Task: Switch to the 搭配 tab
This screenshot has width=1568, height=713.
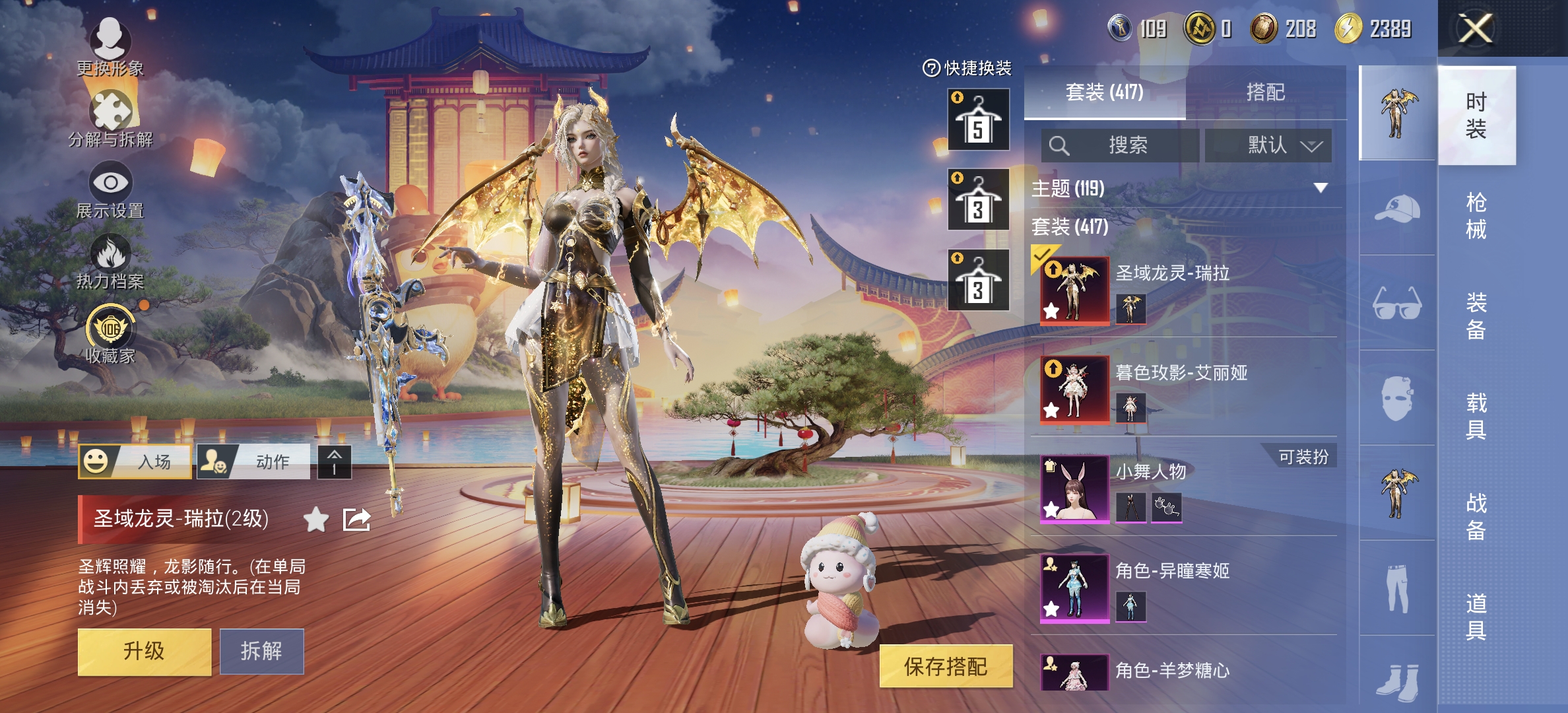Action: tap(1265, 92)
